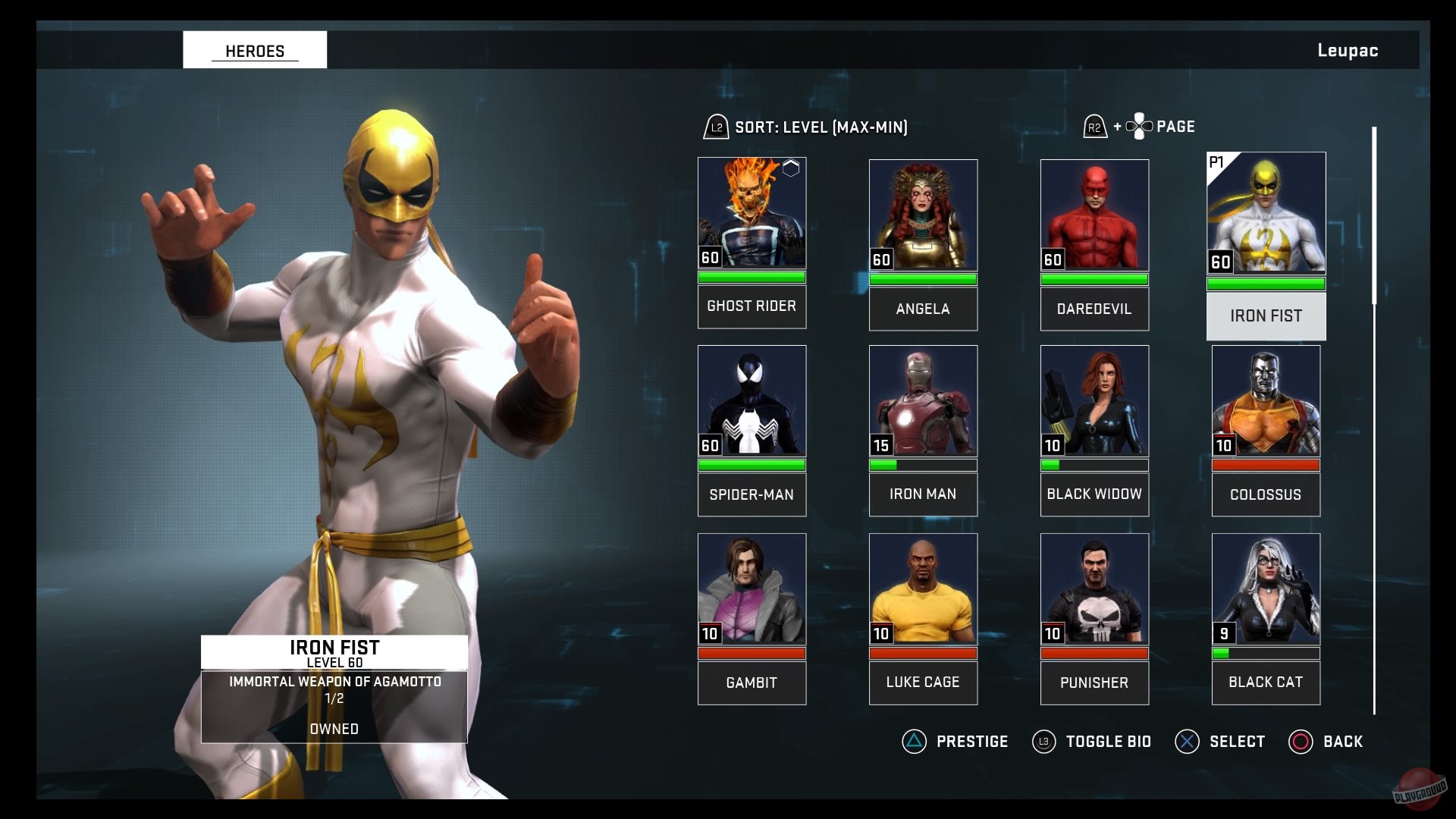Select the Iron Man hero portrait
This screenshot has width=1456, height=819.
click(923, 402)
